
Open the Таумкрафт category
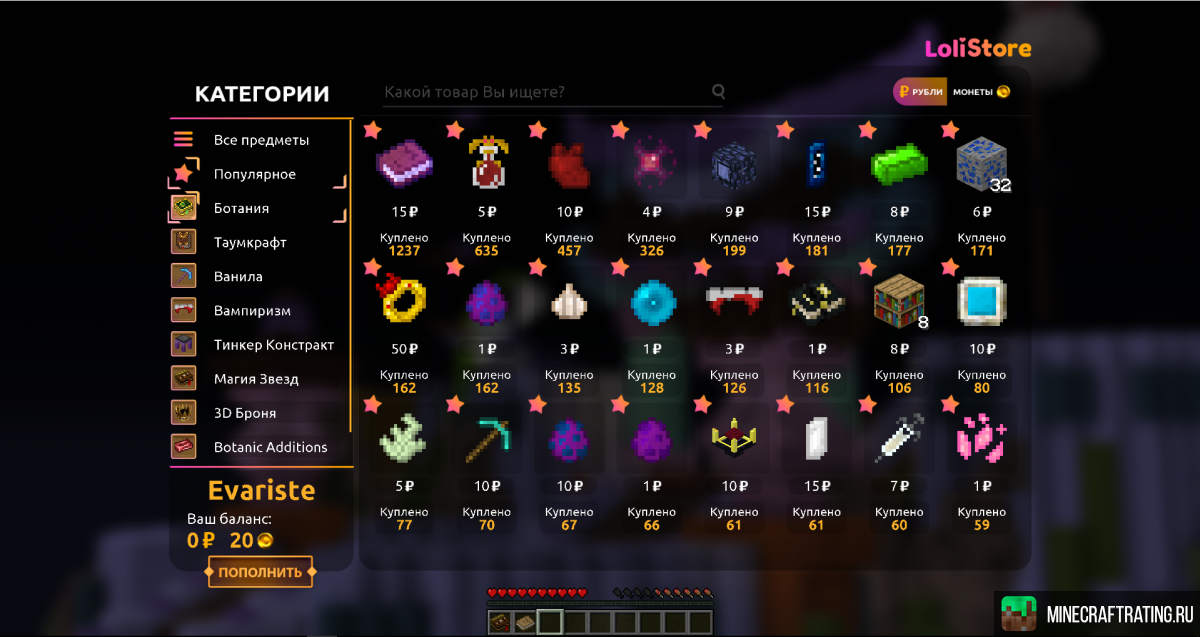249,242
